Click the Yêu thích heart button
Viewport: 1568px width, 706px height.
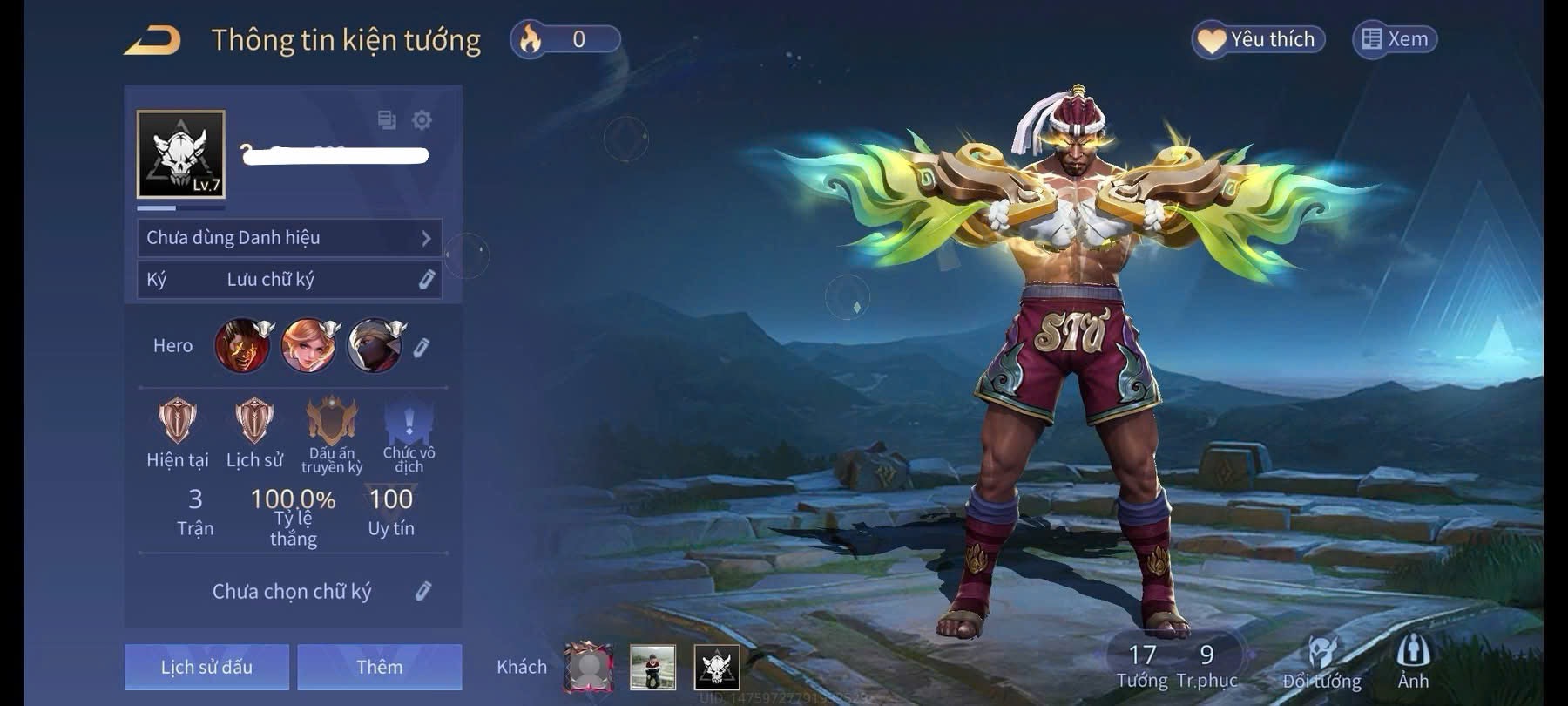pyautogui.click(x=1257, y=39)
